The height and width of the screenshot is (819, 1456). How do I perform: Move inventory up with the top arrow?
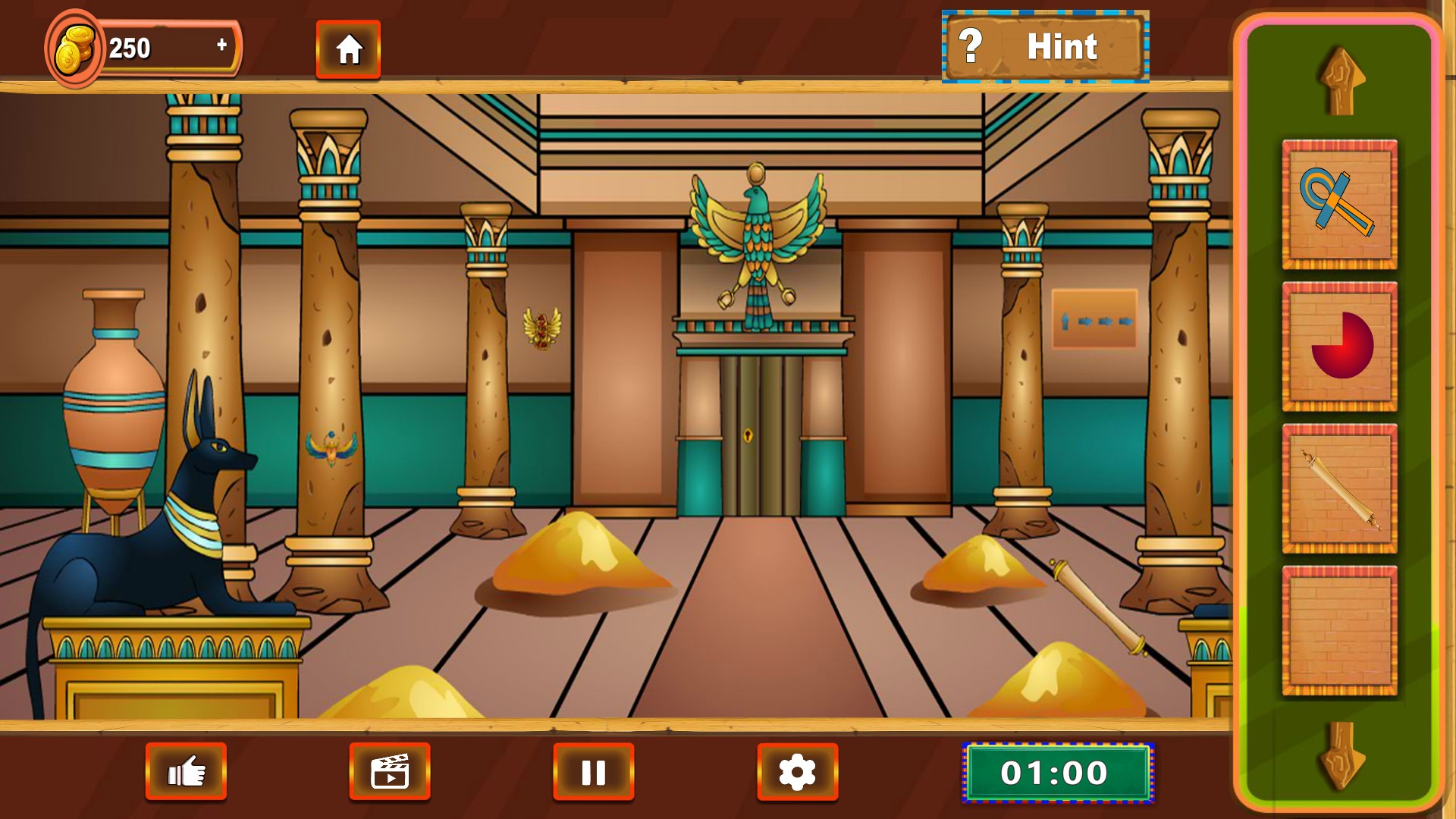(1341, 82)
